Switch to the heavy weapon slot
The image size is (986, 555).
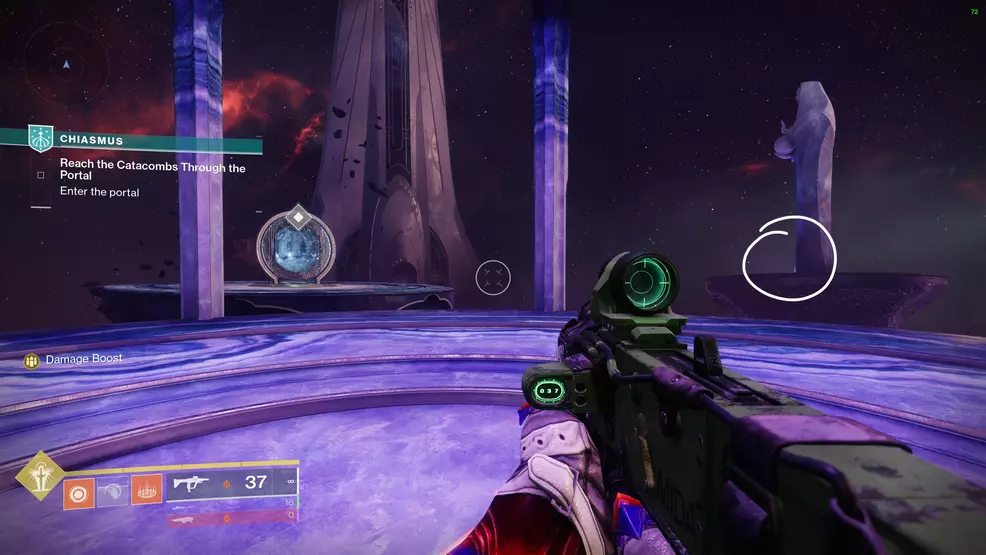pos(231,517)
